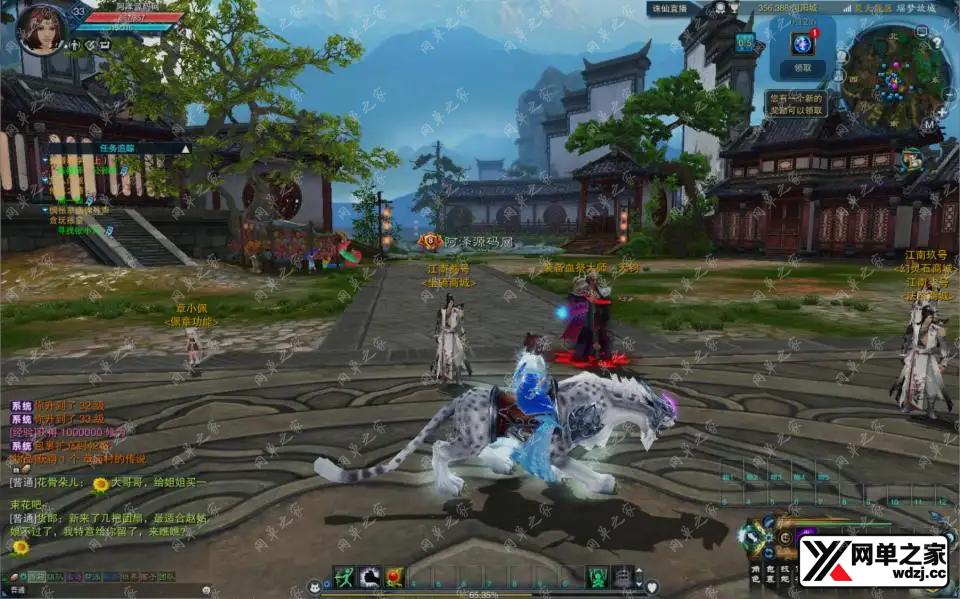This screenshot has width=960, height=599.
Task: Click the chat text input box
Action: (100, 591)
